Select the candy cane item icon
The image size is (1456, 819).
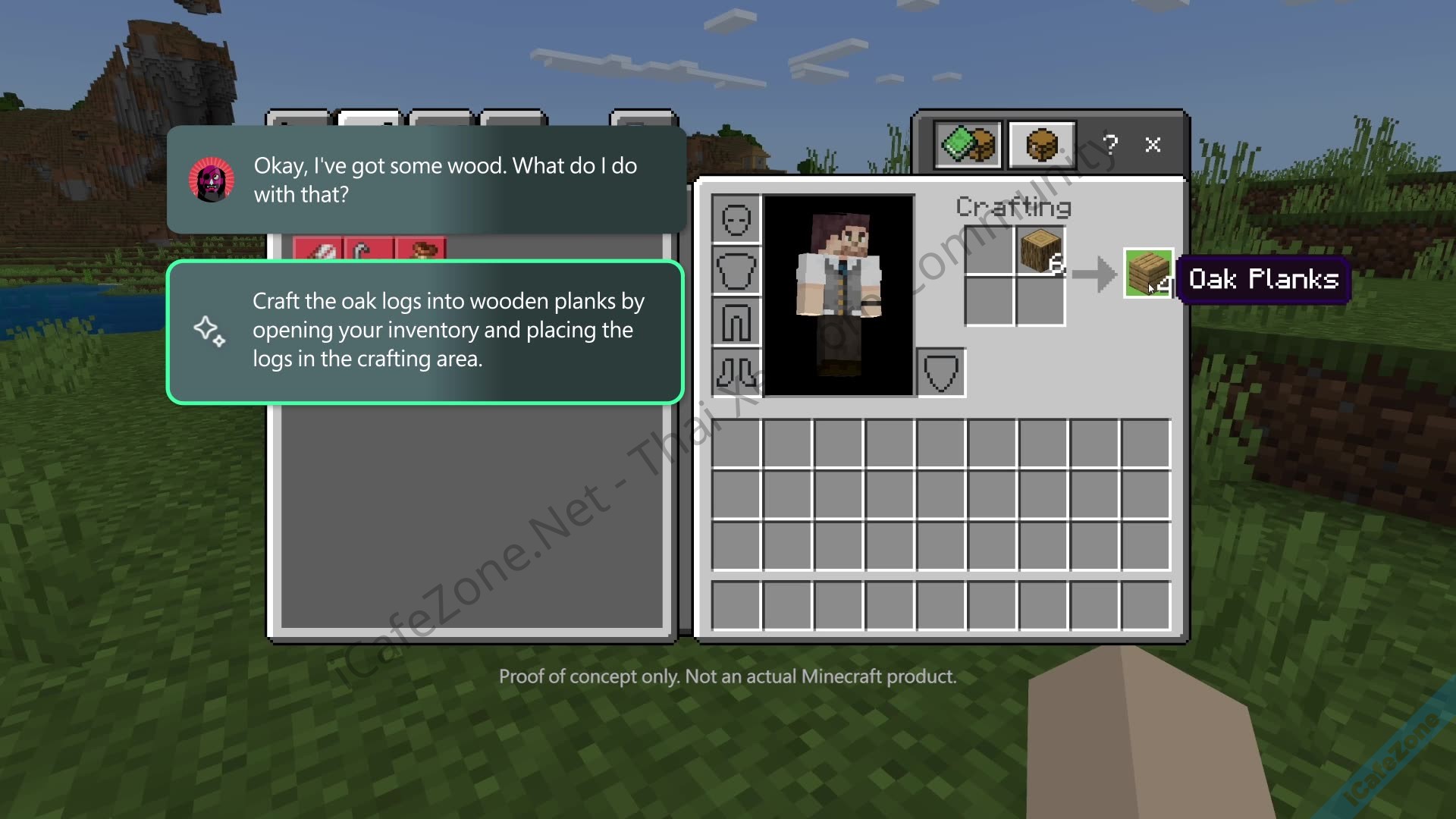pos(319,251)
